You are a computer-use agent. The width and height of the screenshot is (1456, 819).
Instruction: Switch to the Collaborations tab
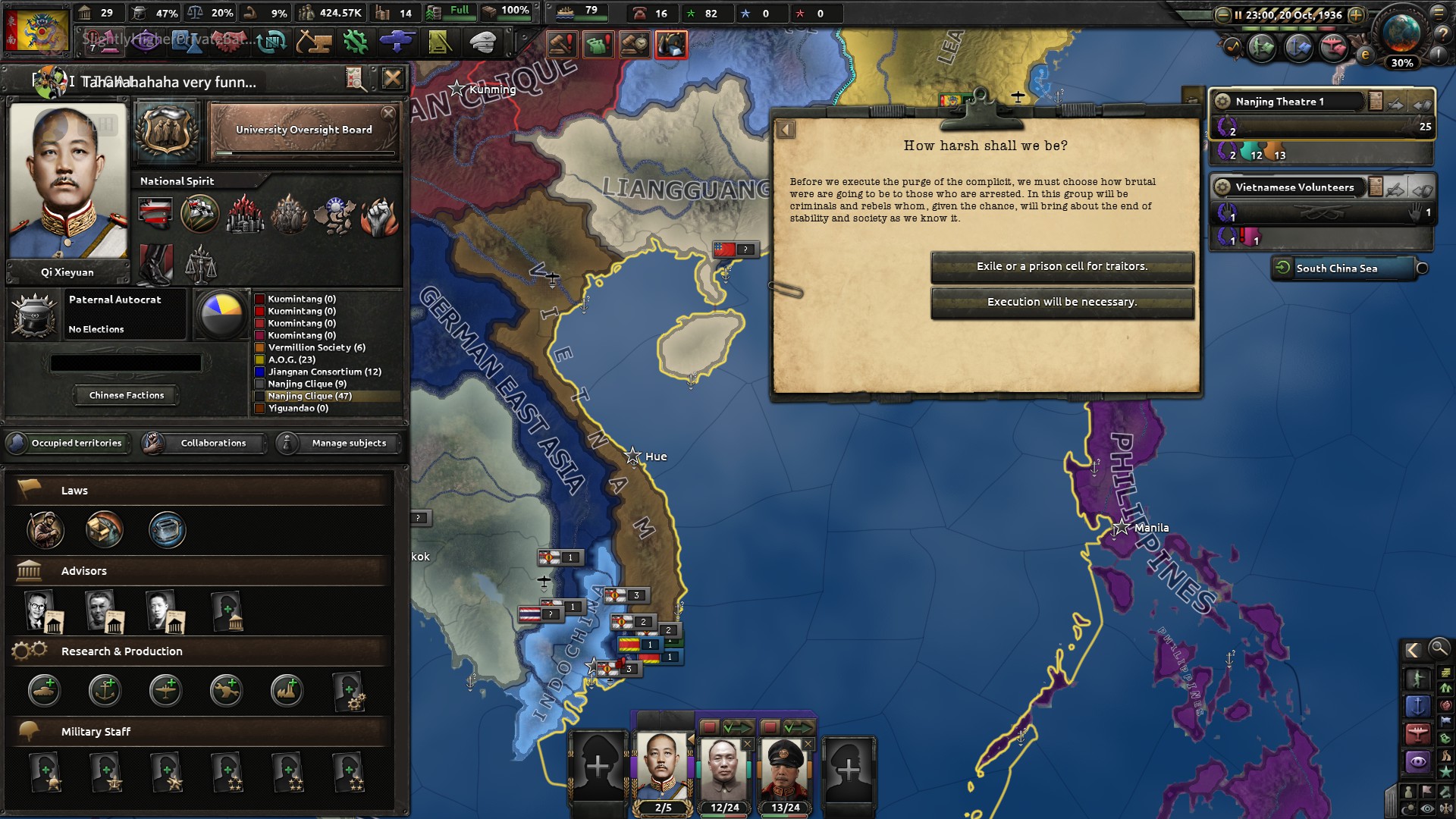coord(212,444)
